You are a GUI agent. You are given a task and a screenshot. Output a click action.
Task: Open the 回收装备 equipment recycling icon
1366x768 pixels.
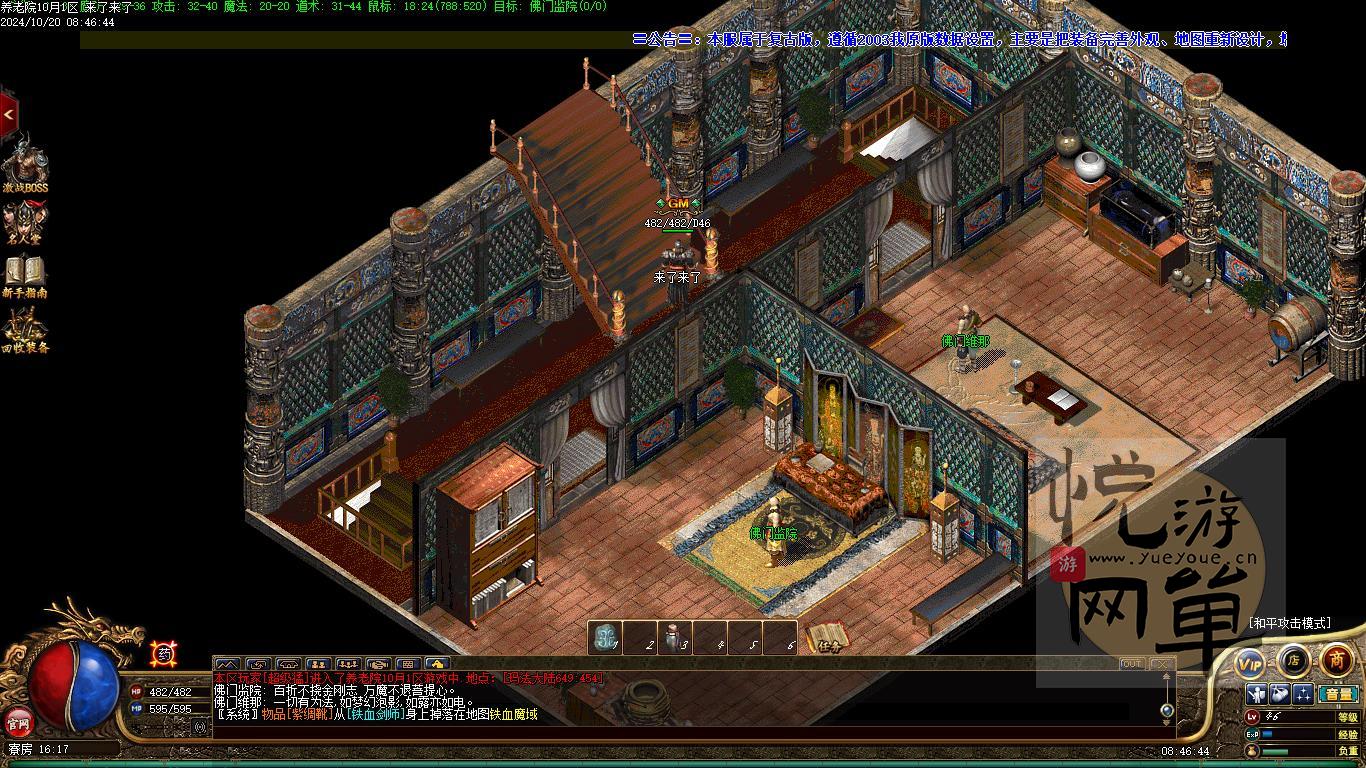tap(25, 329)
